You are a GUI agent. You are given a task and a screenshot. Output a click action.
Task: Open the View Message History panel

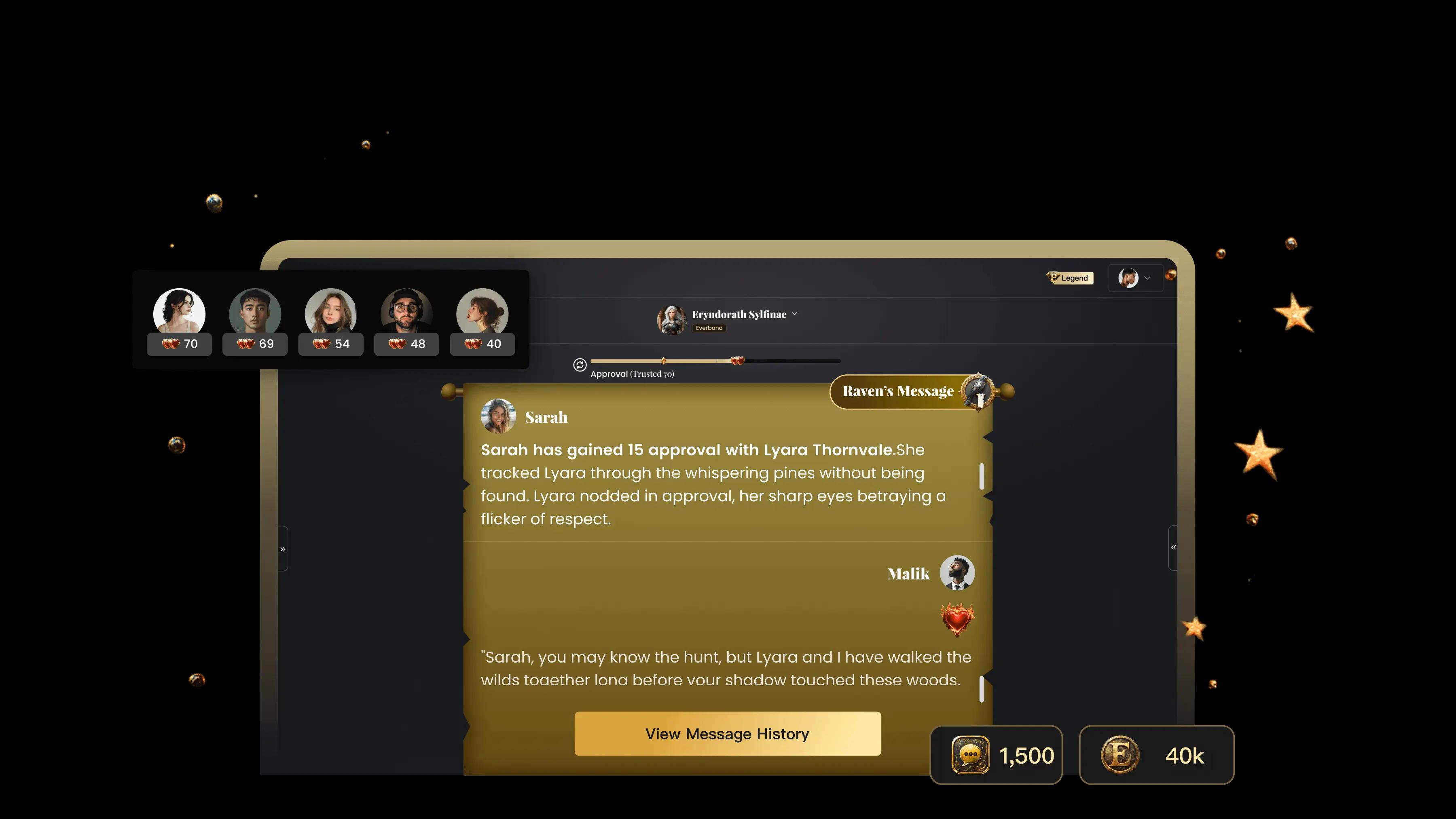pos(728,734)
